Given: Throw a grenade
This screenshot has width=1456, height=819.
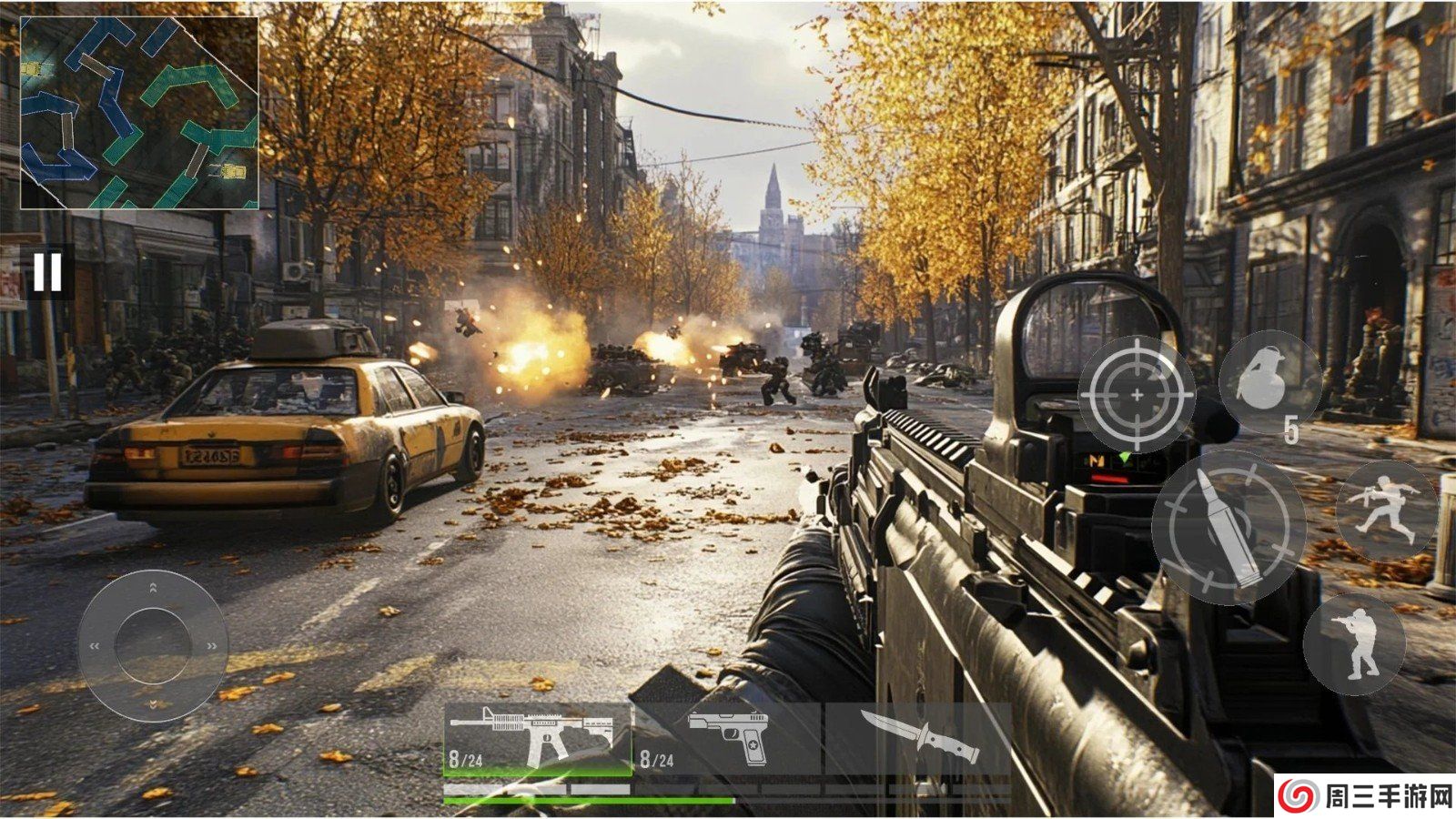Looking at the screenshot, I should click(x=1269, y=382).
